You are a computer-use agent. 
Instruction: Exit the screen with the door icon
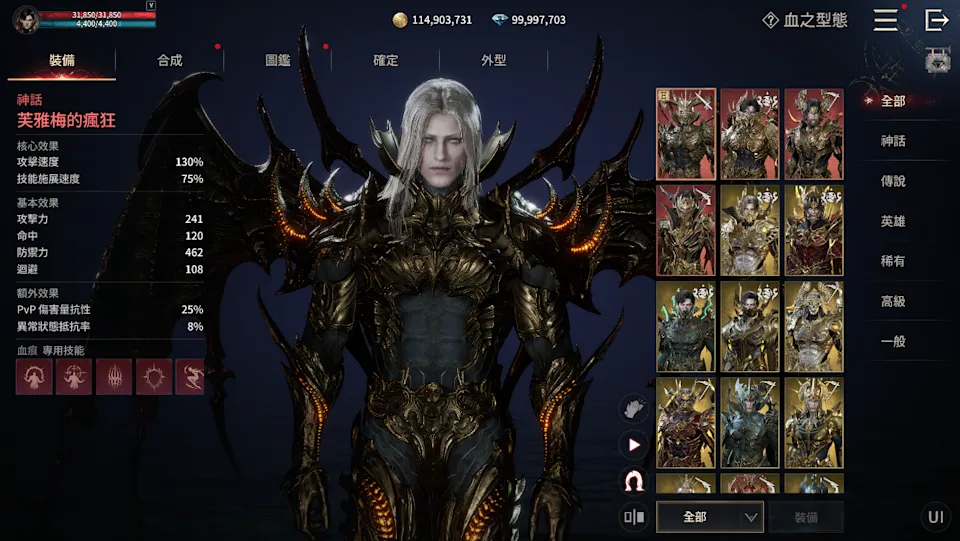(937, 20)
